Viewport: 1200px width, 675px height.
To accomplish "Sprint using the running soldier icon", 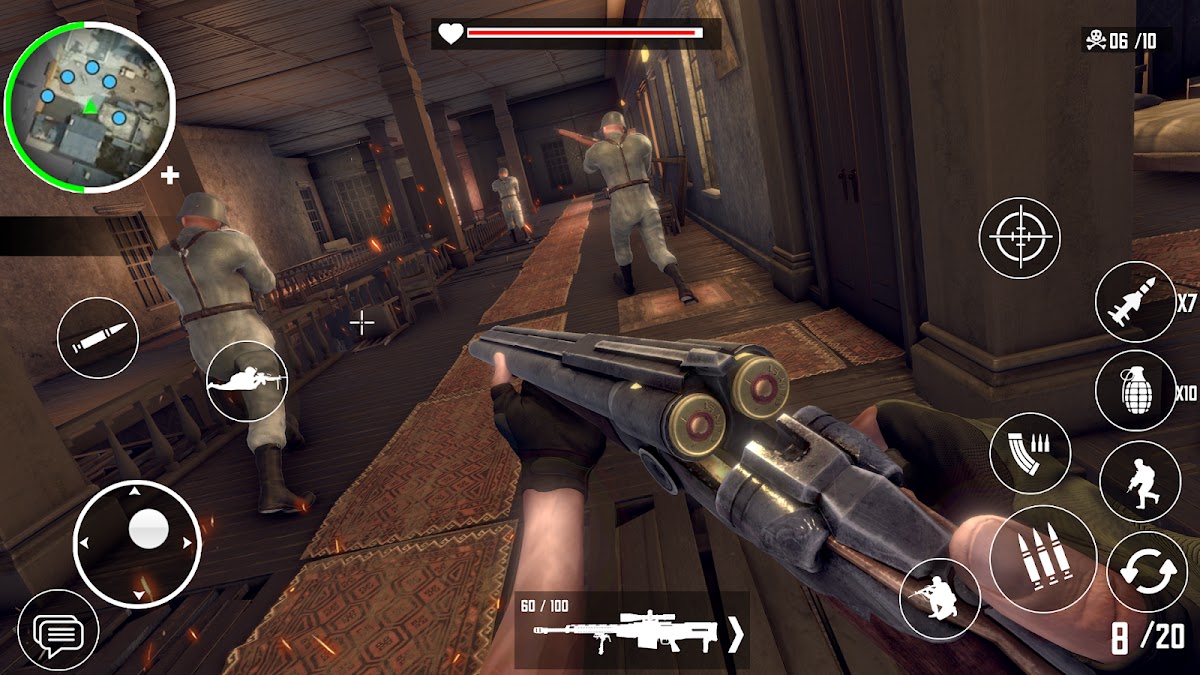I will [x=1140, y=480].
